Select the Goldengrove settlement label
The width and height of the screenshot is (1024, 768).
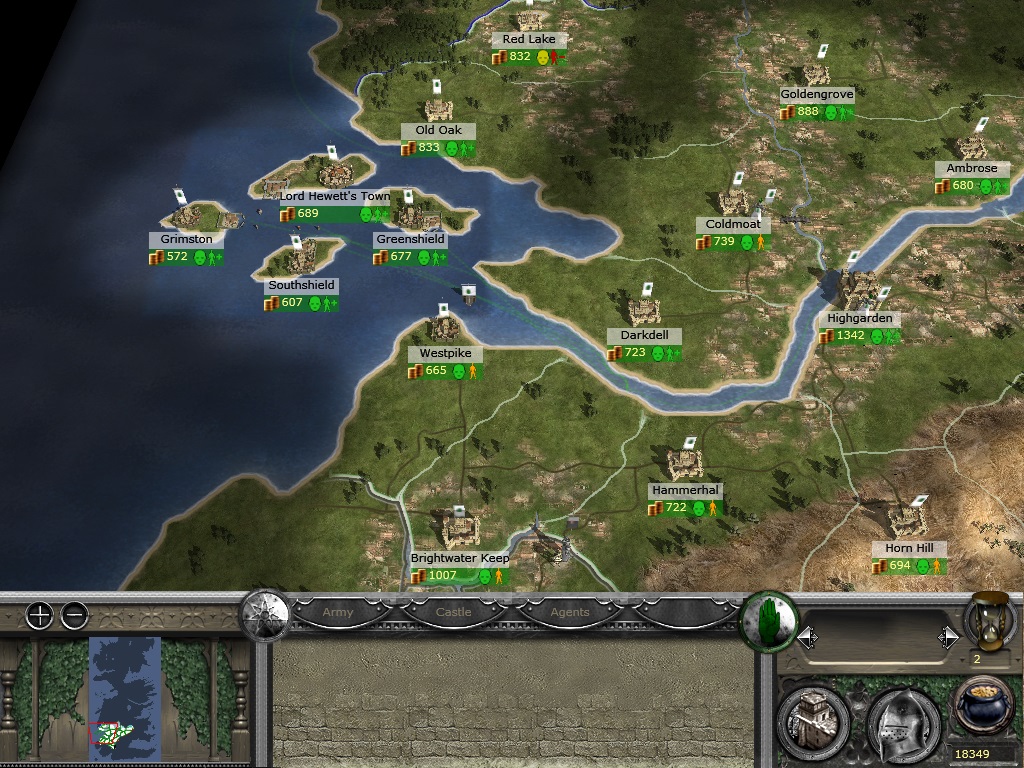click(x=817, y=94)
